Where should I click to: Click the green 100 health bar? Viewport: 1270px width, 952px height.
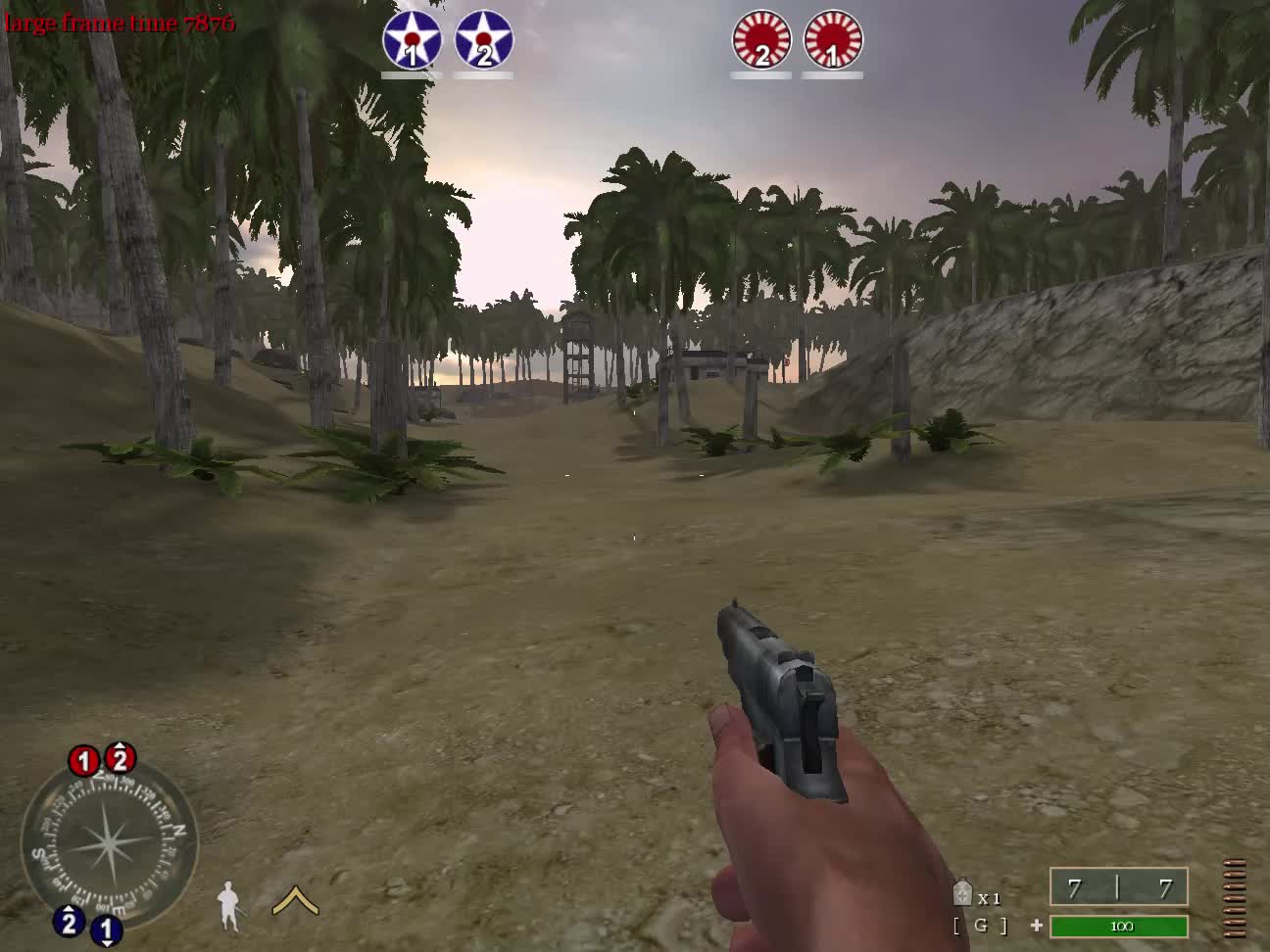(1120, 927)
